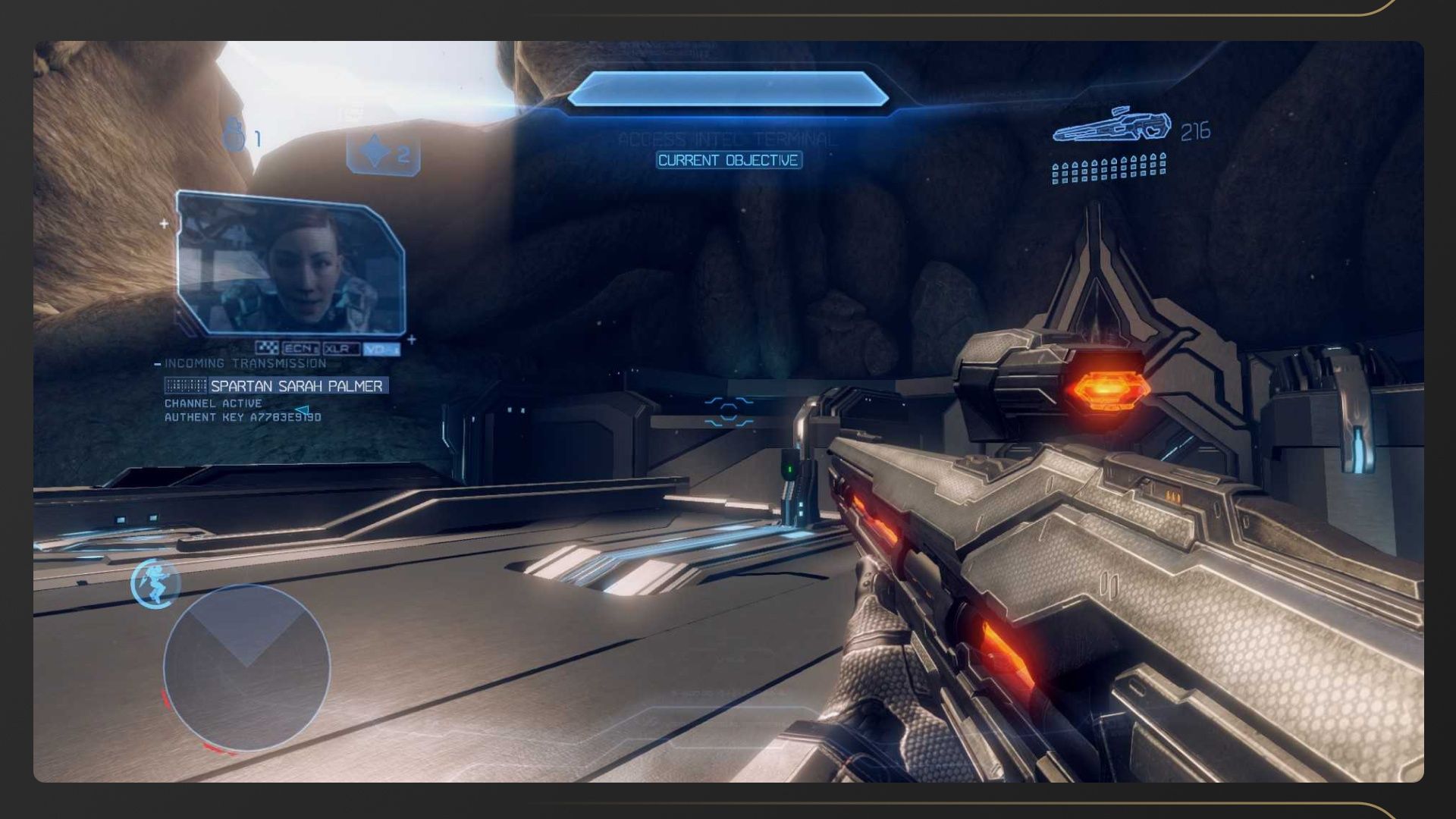
Task: Click the Current Objective label
Action: [x=728, y=160]
